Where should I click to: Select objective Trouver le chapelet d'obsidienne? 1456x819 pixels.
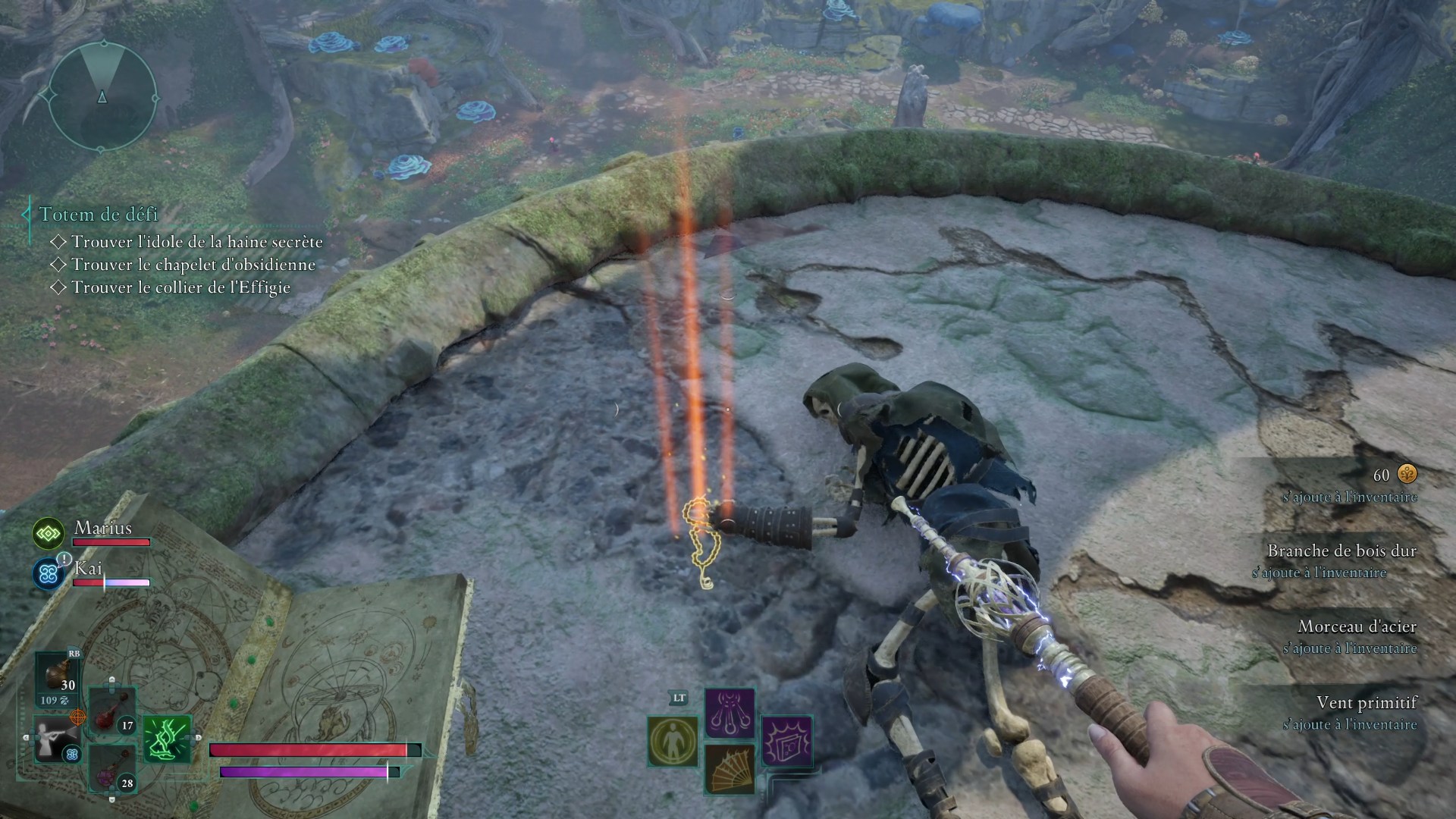click(193, 265)
